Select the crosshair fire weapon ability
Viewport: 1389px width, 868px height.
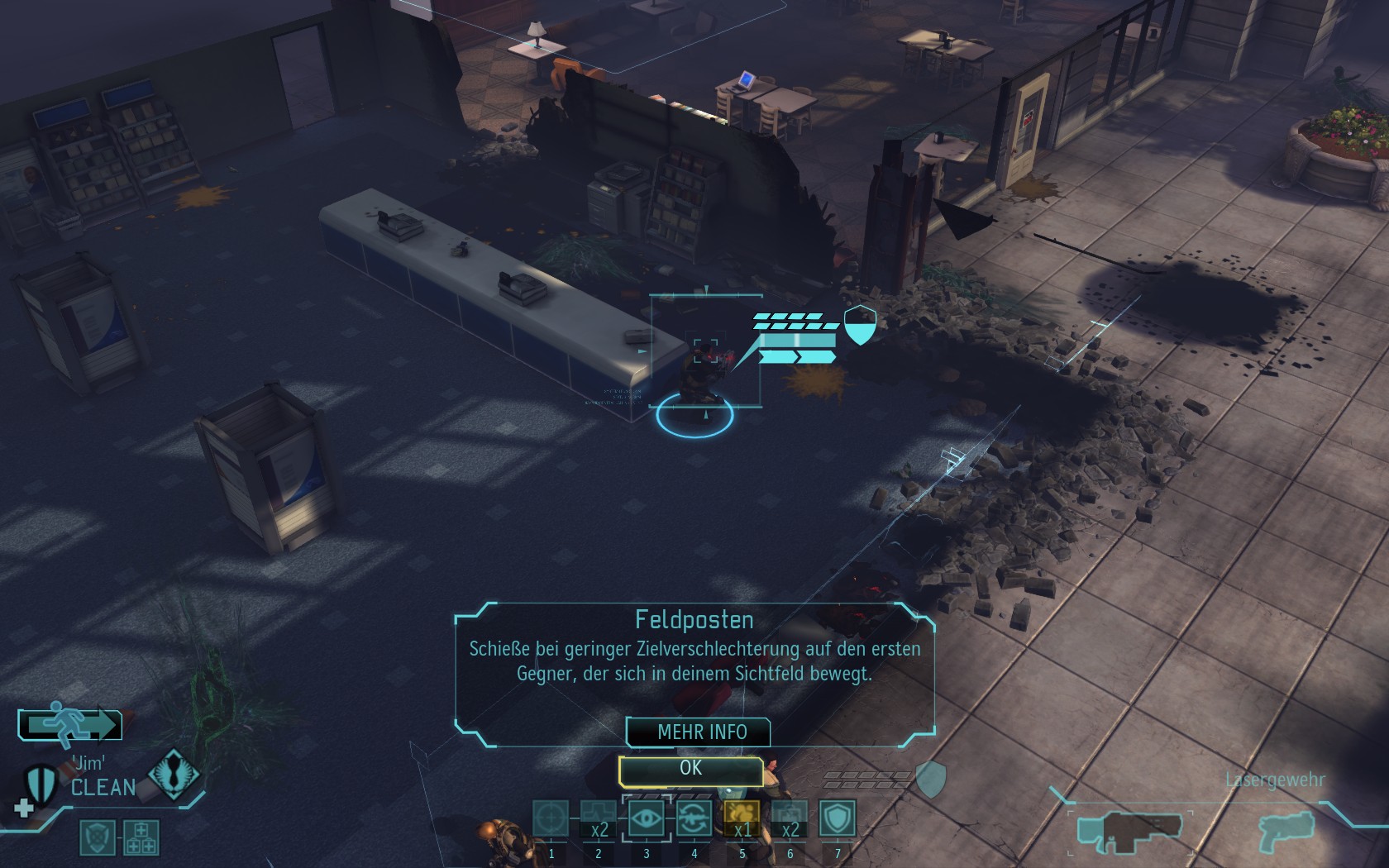tap(551, 818)
